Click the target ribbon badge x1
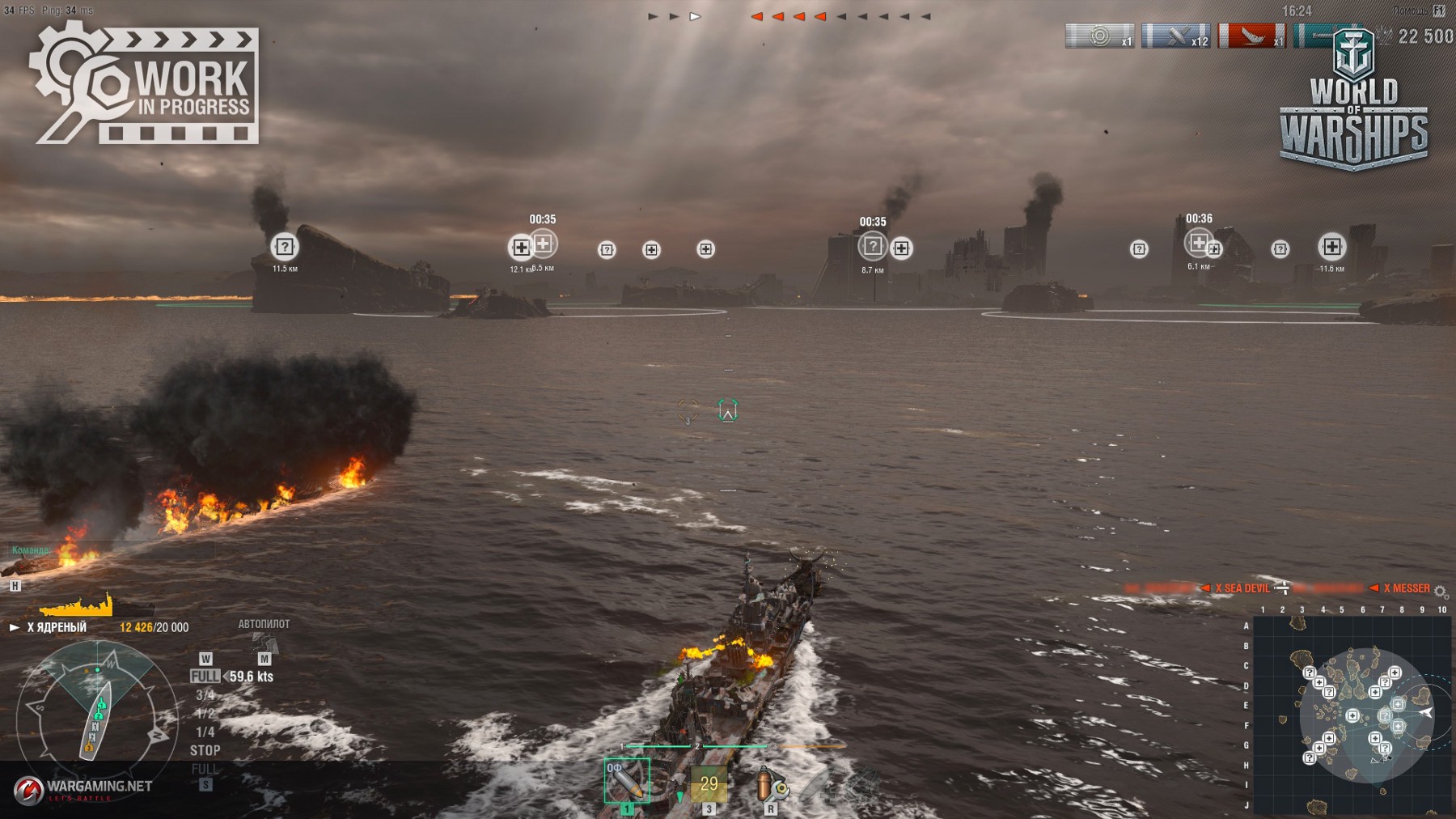Viewport: 1456px width, 819px height. pos(1099,36)
